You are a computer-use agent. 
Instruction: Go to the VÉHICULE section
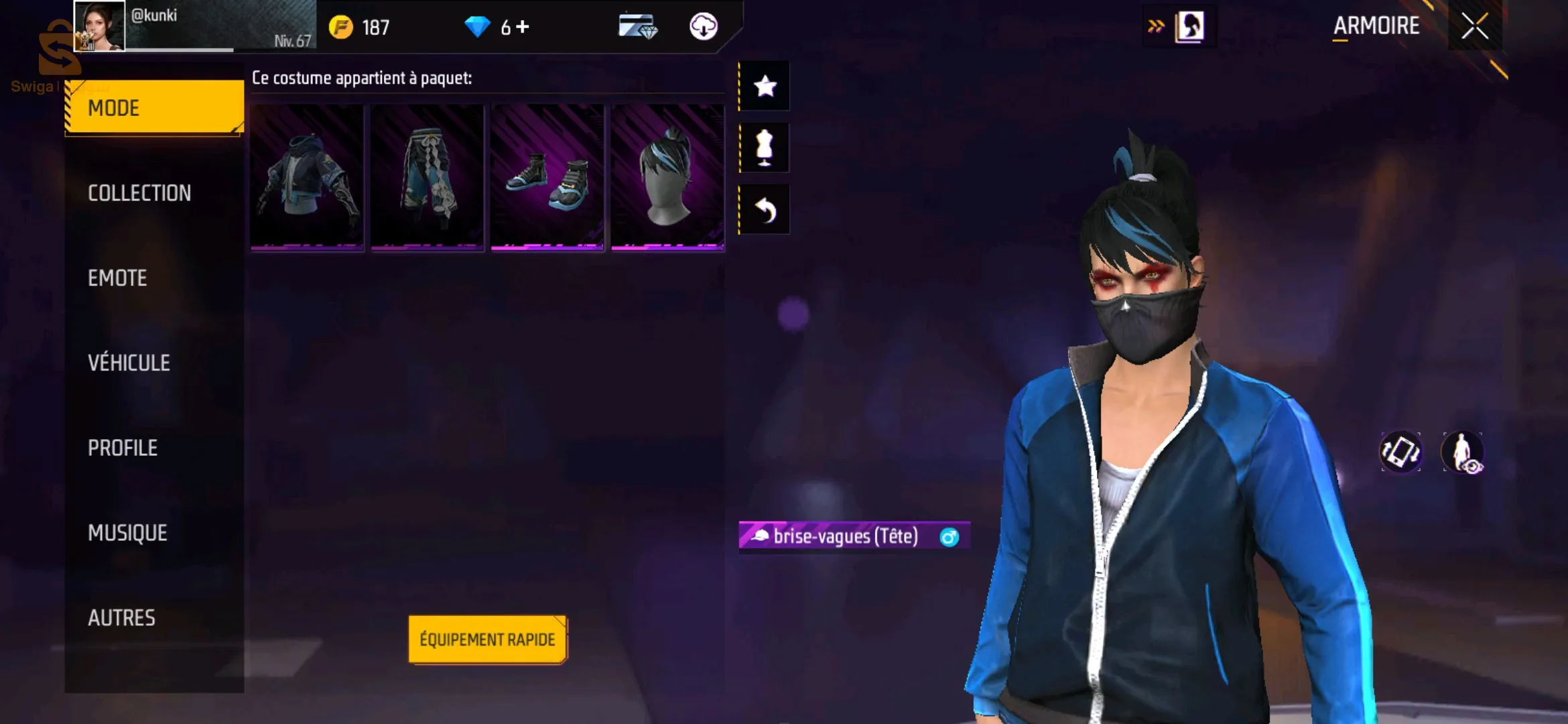coord(129,363)
